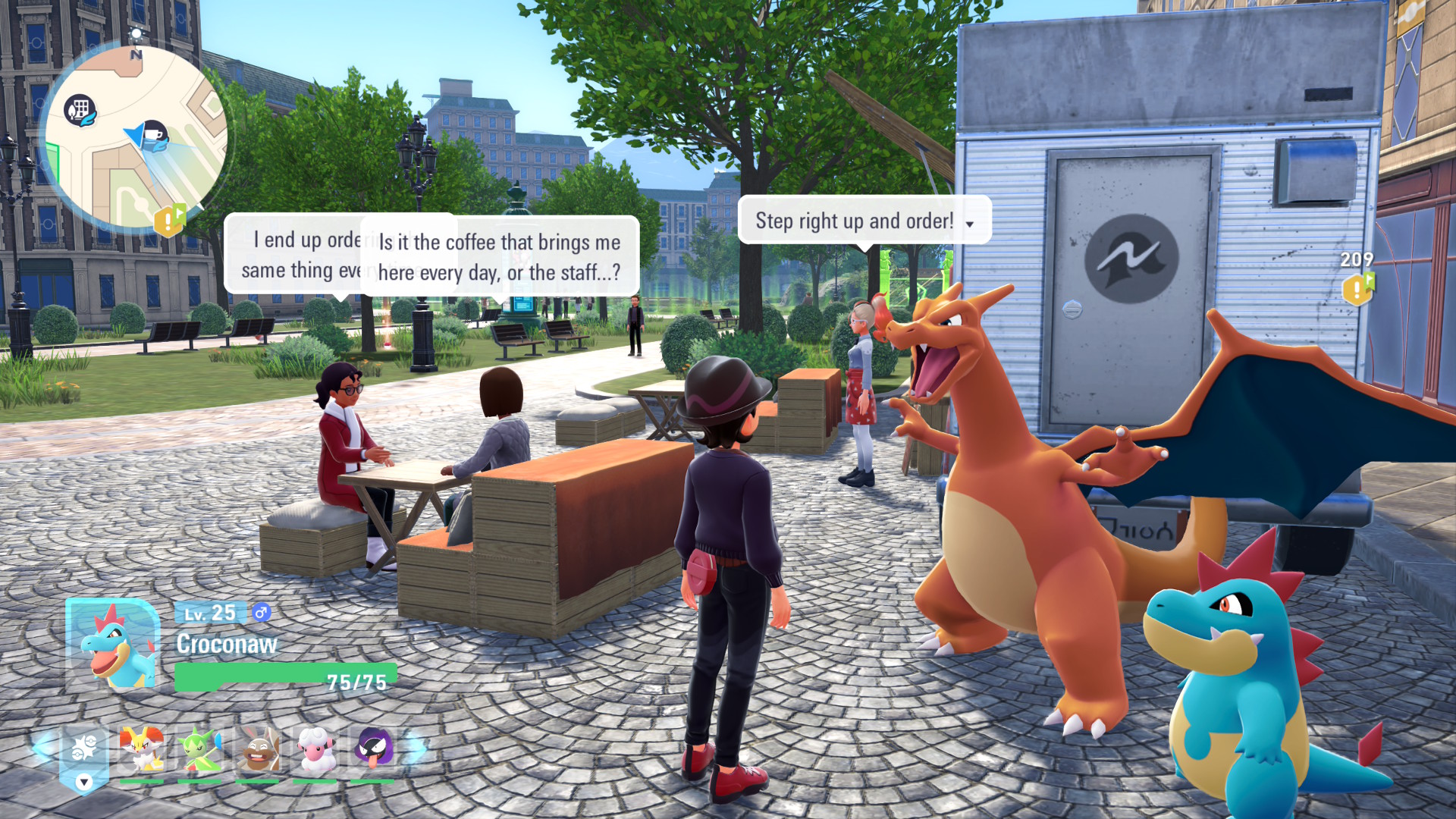Select the coffee cup café marker on minimap
The width and height of the screenshot is (1456, 819).
(155, 135)
